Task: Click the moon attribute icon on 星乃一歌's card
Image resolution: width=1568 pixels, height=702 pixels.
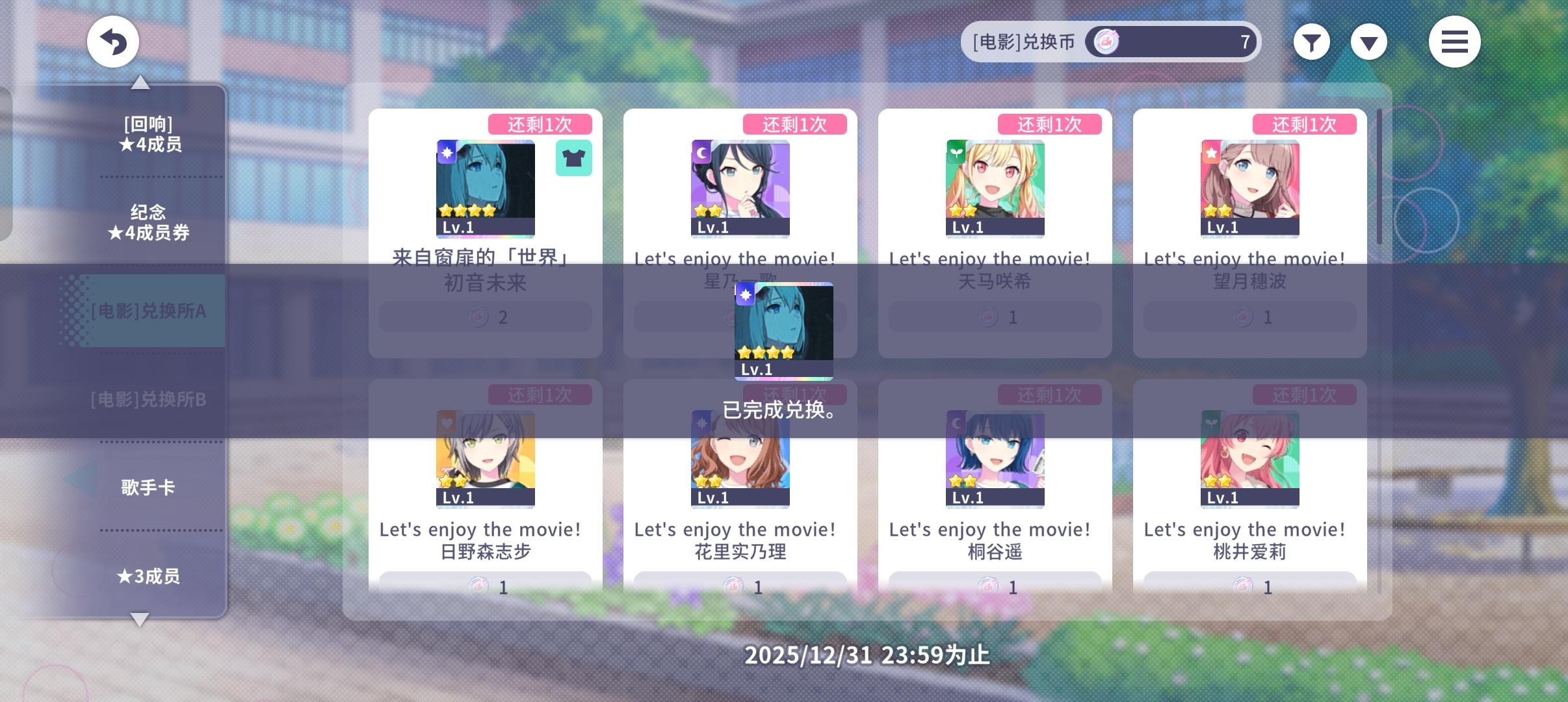Action: point(701,151)
